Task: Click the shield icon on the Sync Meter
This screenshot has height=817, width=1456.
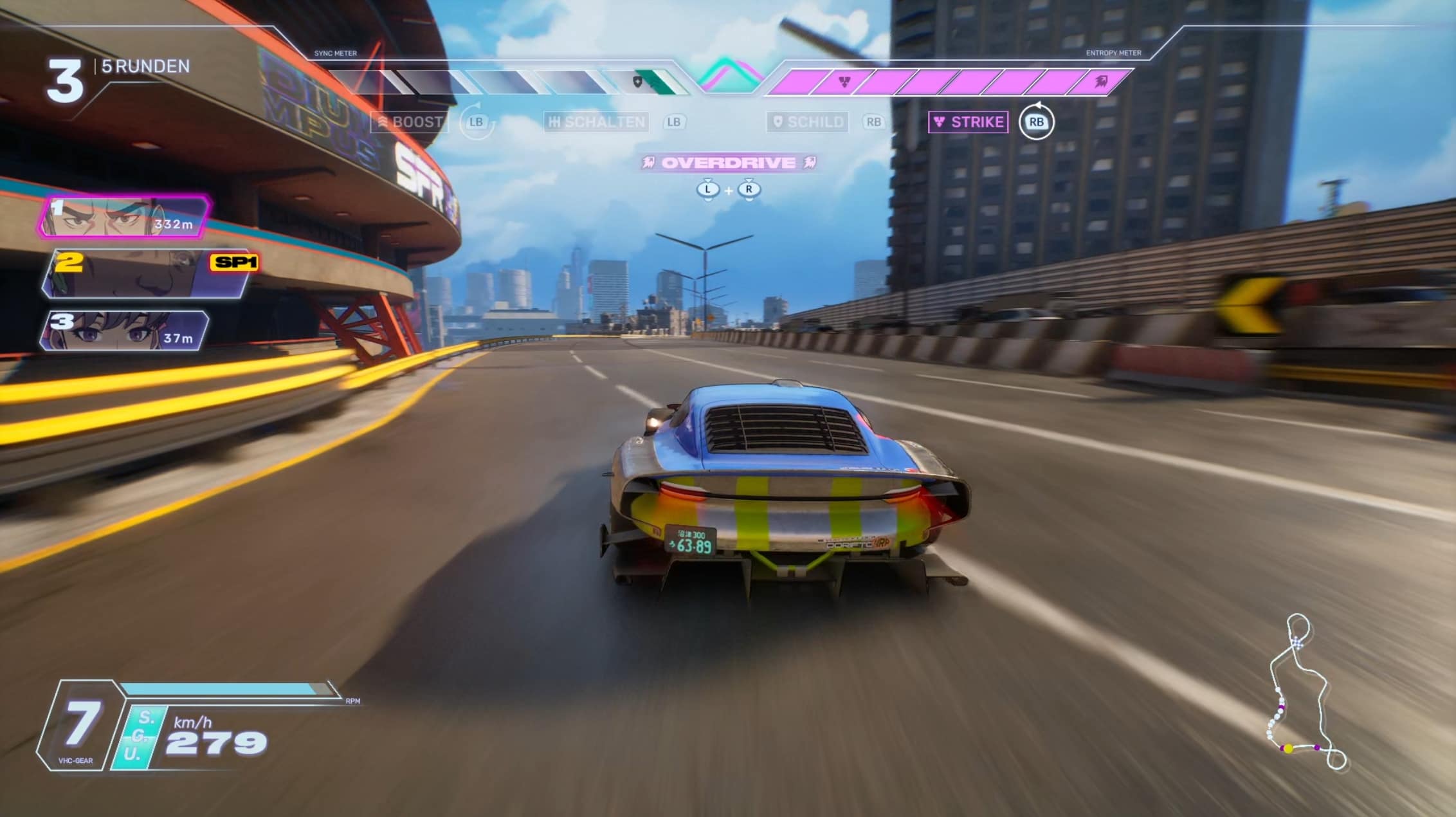Action: pos(637,82)
